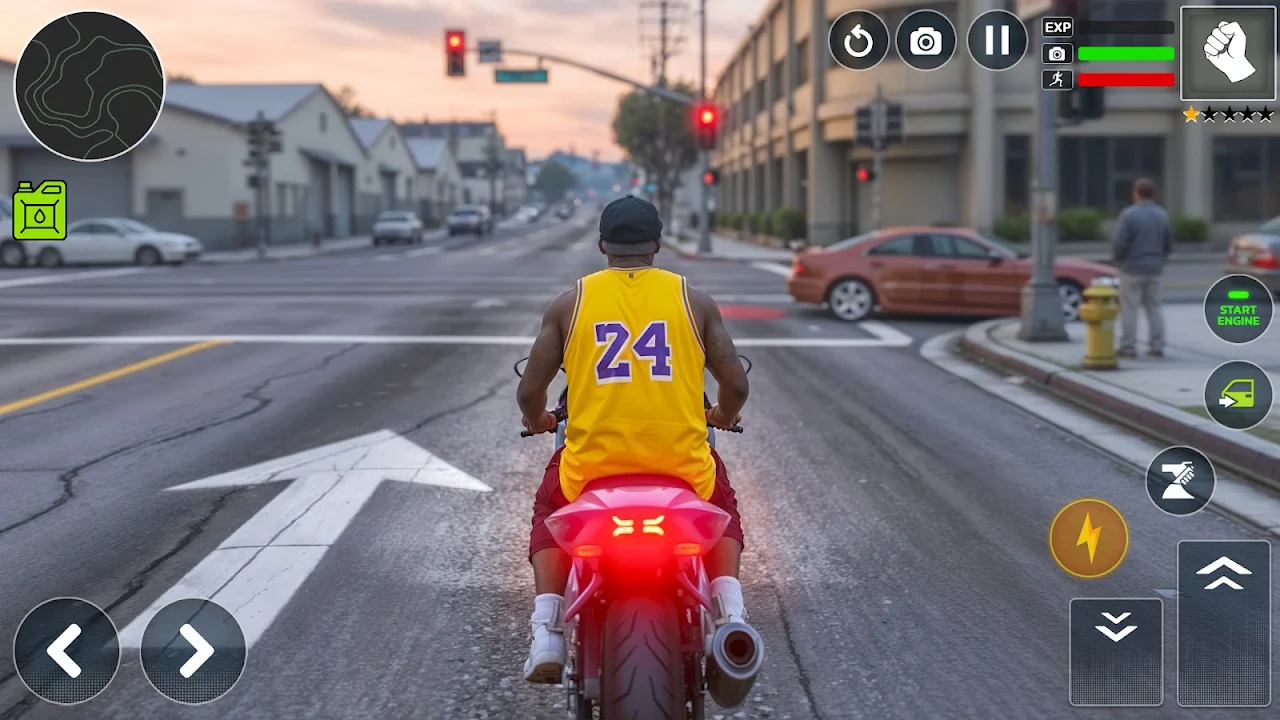Open the circular minimap
The width and height of the screenshot is (1280, 720).
pyautogui.click(x=90, y=86)
